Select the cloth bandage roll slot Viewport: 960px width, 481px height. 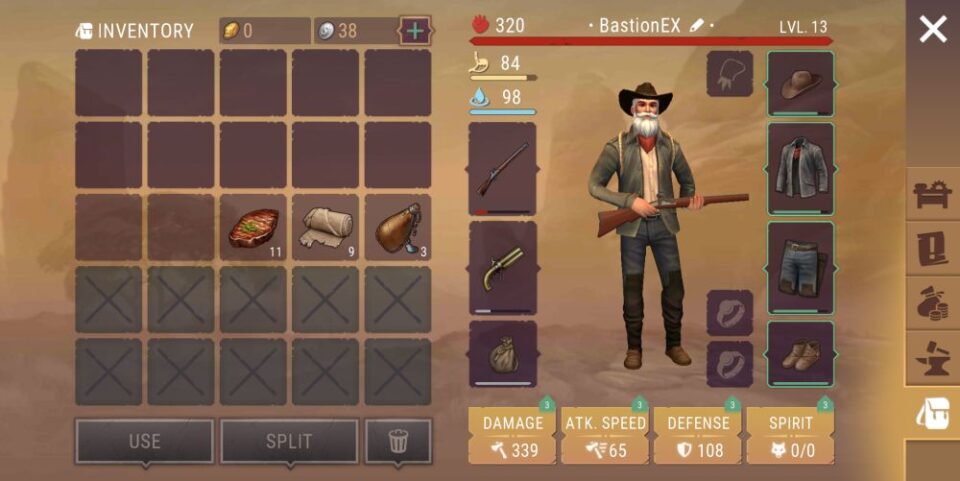click(x=325, y=228)
